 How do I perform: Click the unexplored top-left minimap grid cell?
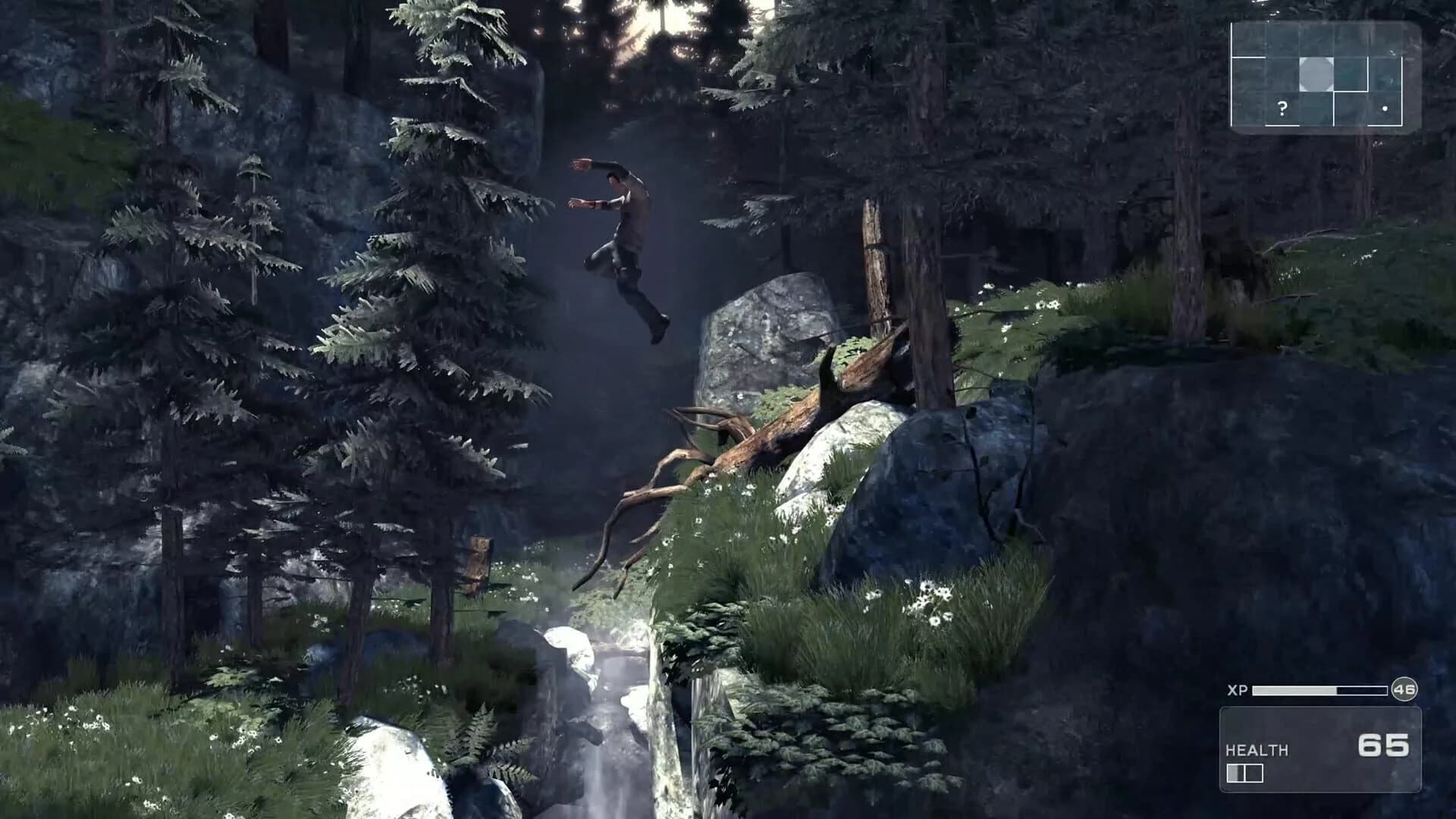tap(1249, 39)
